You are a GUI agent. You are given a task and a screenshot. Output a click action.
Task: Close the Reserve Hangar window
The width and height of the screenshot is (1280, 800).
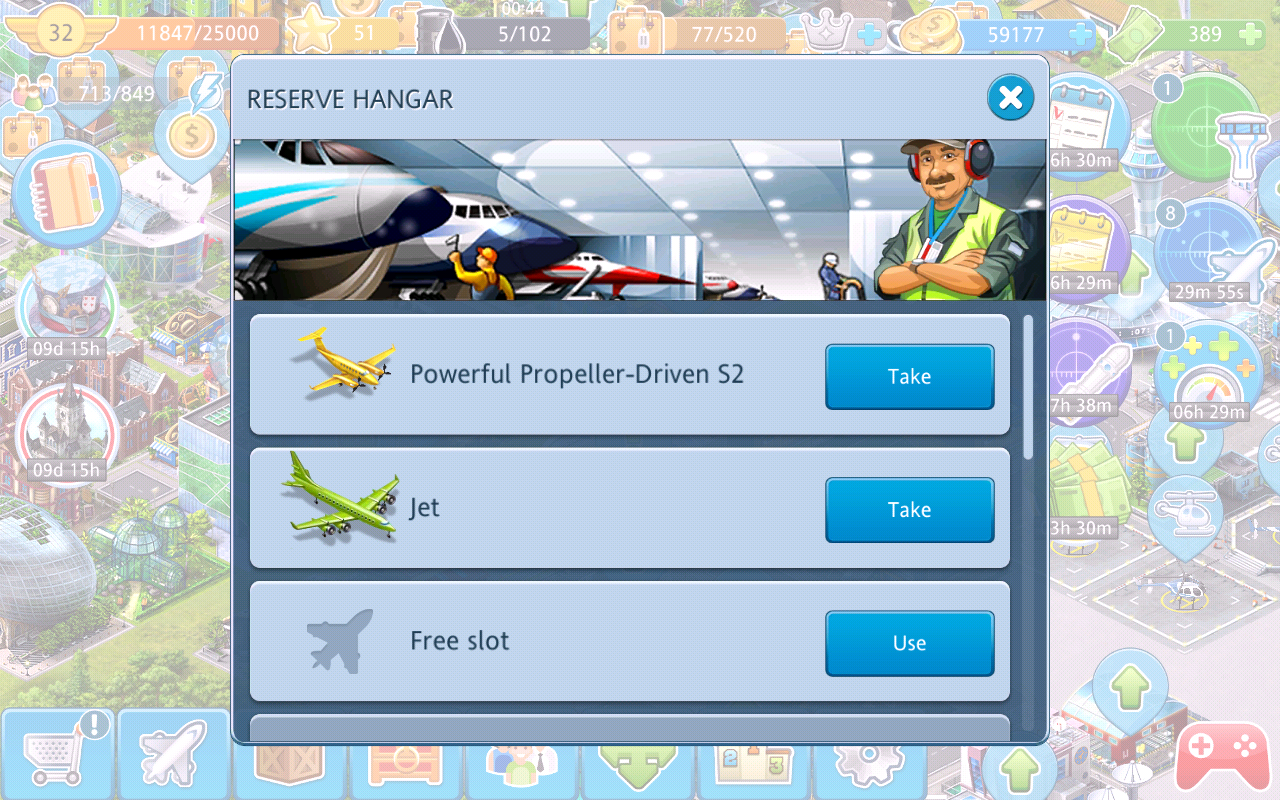1010,98
